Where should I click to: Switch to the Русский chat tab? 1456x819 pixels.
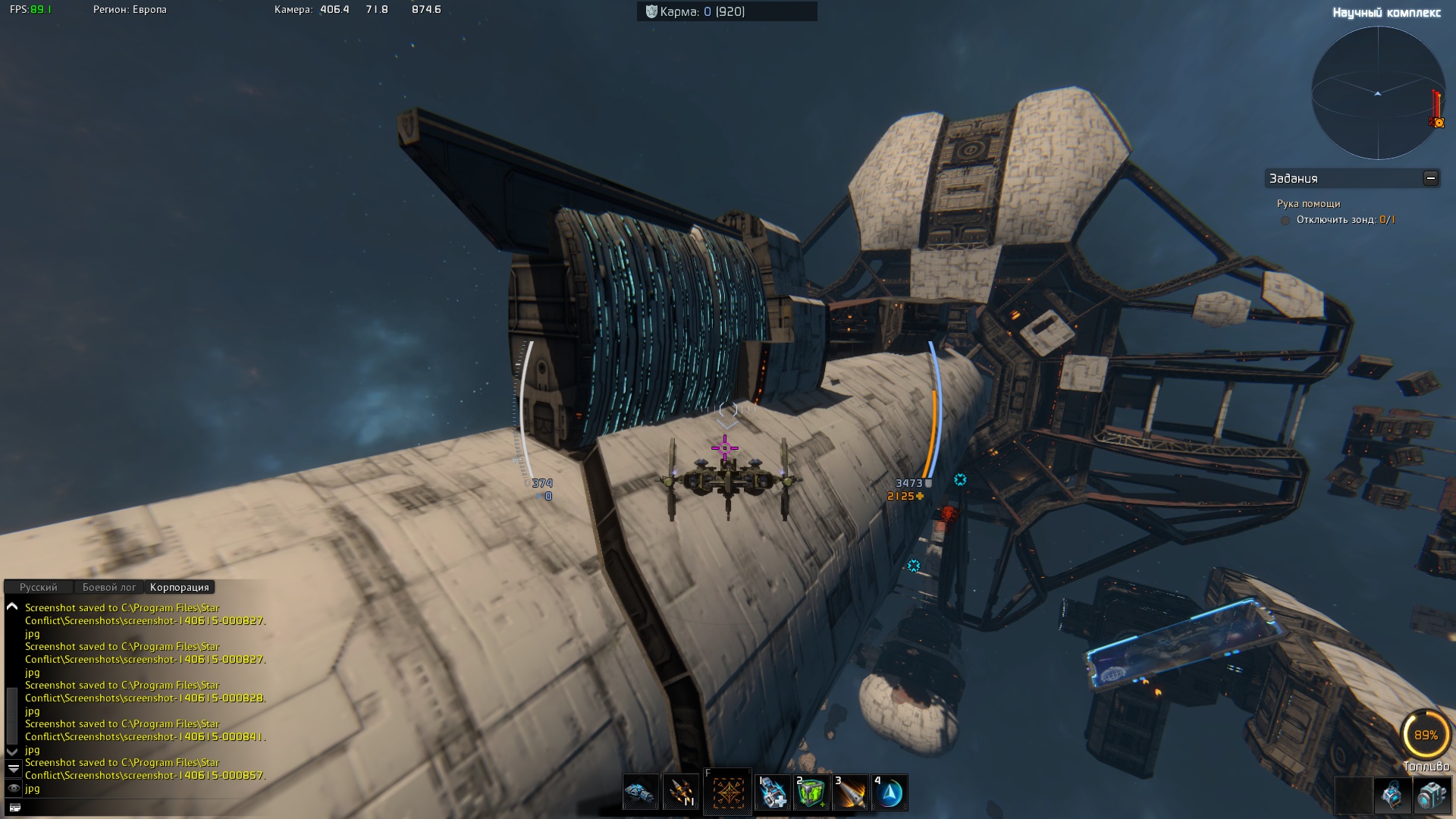(38, 587)
